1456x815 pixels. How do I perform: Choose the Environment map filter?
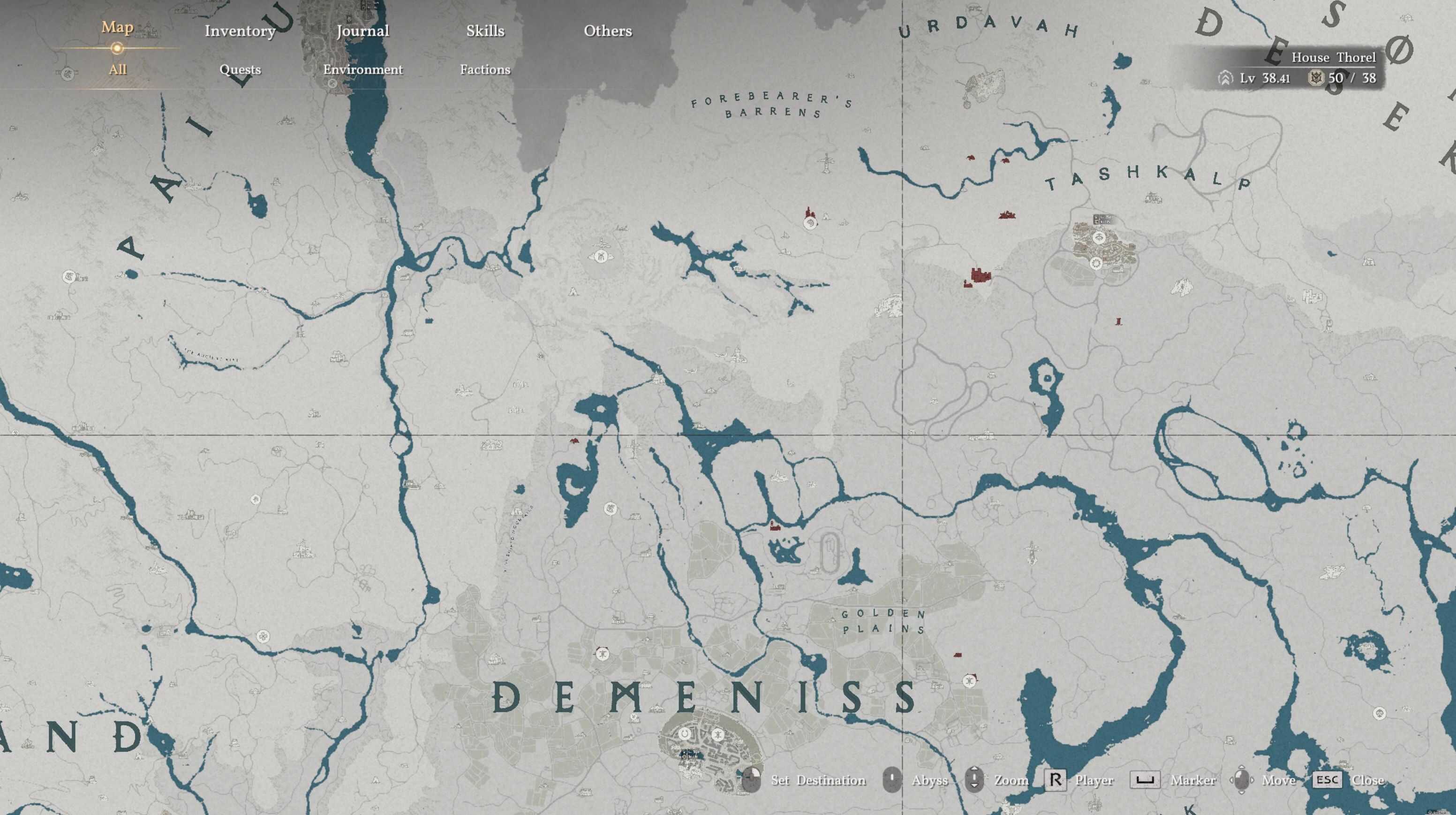coord(362,69)
